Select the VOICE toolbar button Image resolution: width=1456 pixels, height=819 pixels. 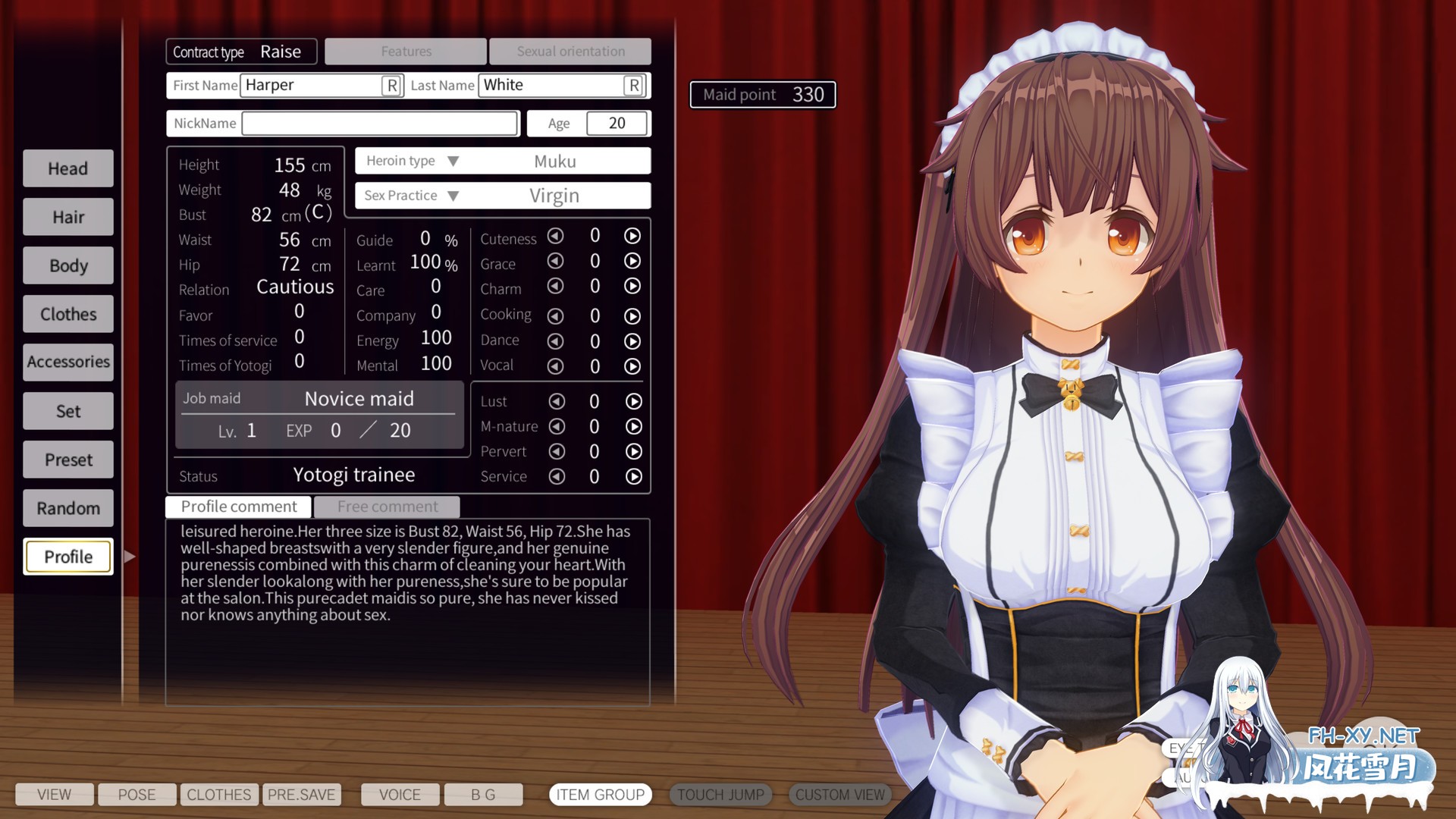[400, 795]
